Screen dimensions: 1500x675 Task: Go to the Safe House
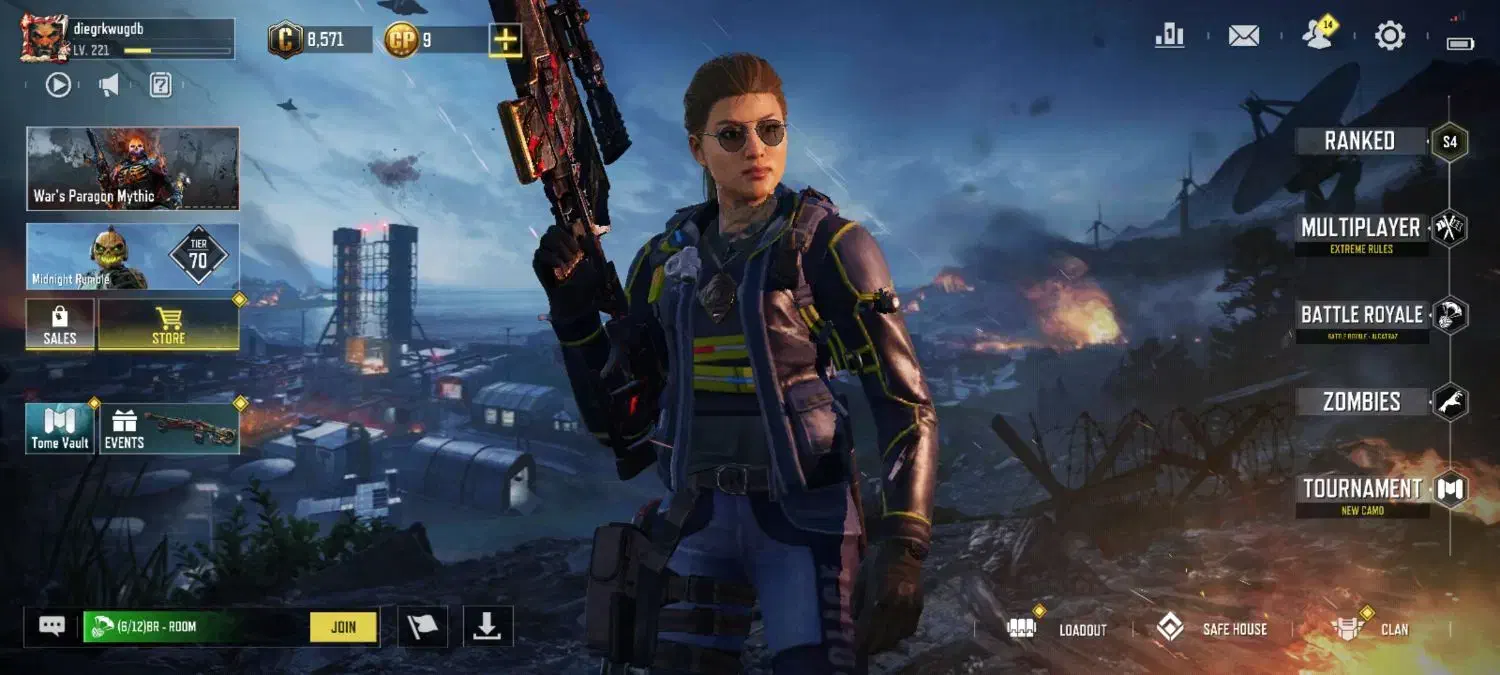tap(1212, 629)
